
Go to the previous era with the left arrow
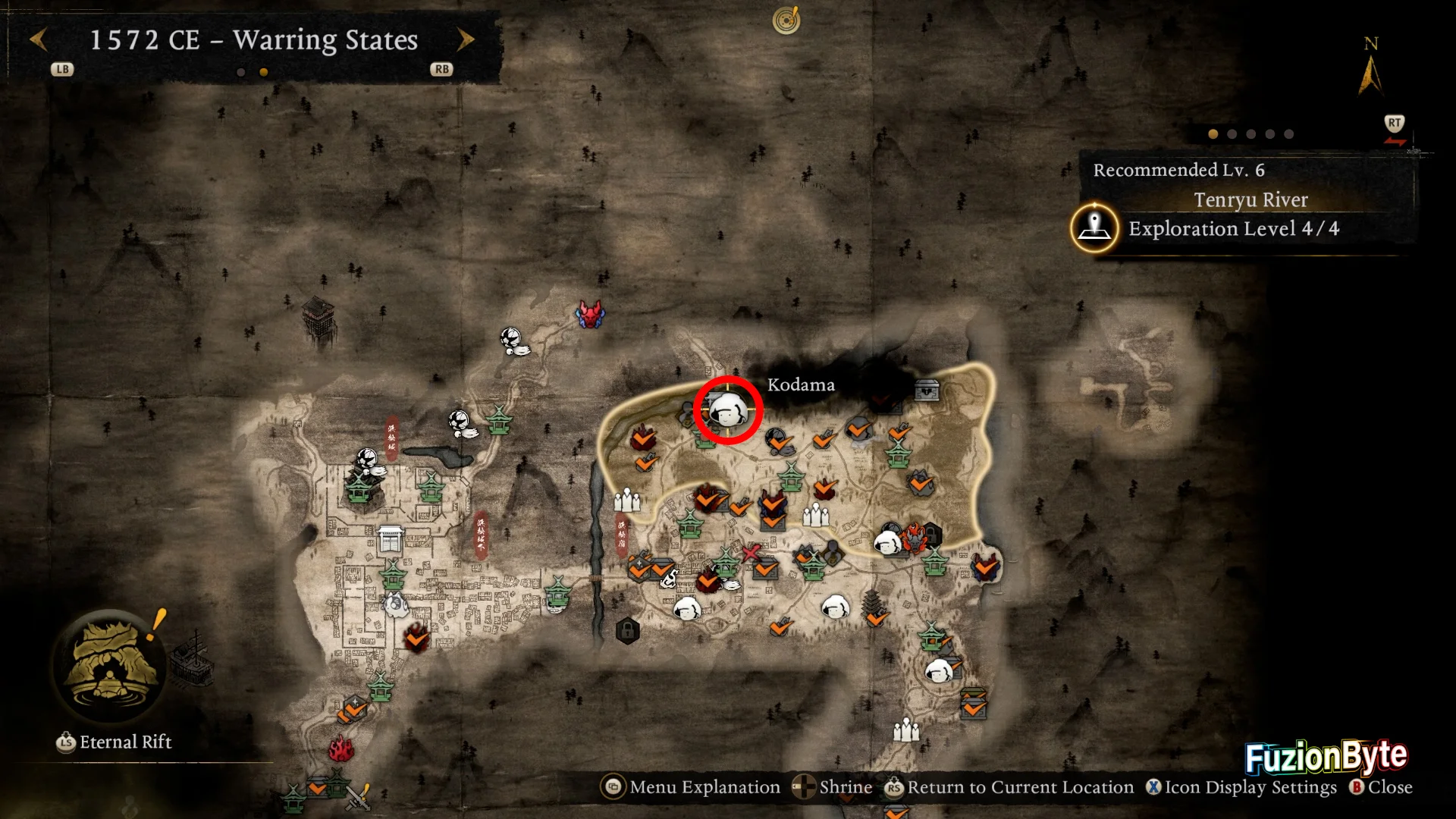point(39,39)
